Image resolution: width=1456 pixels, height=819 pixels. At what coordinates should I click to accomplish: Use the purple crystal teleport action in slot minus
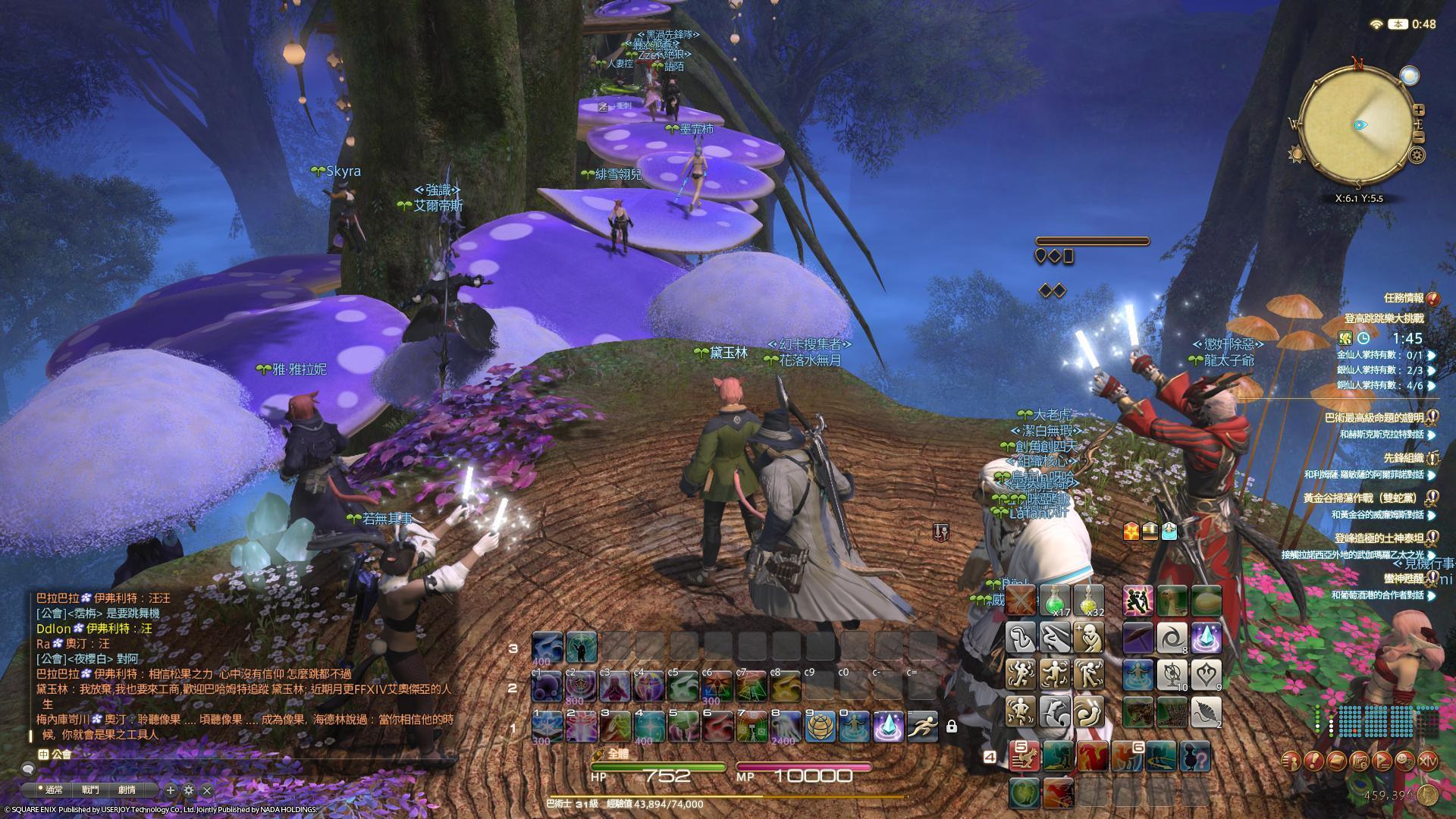pos(887,726)
